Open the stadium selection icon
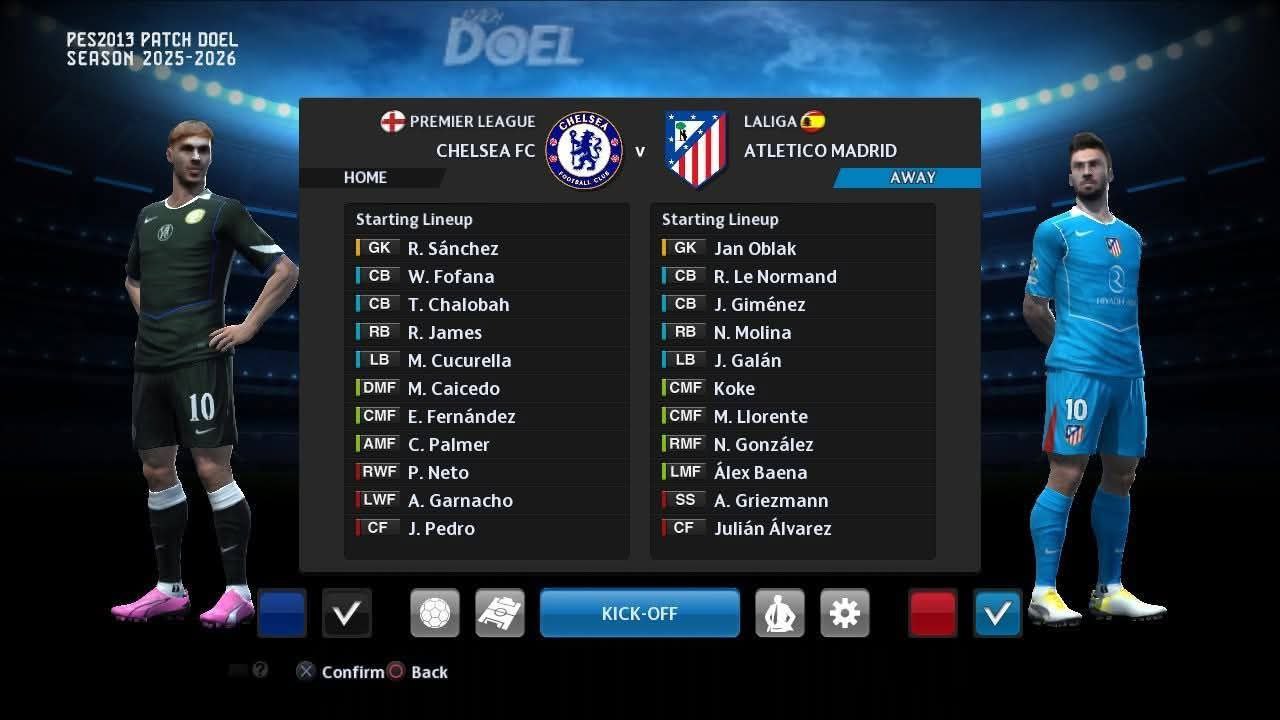 coord(500,613)
